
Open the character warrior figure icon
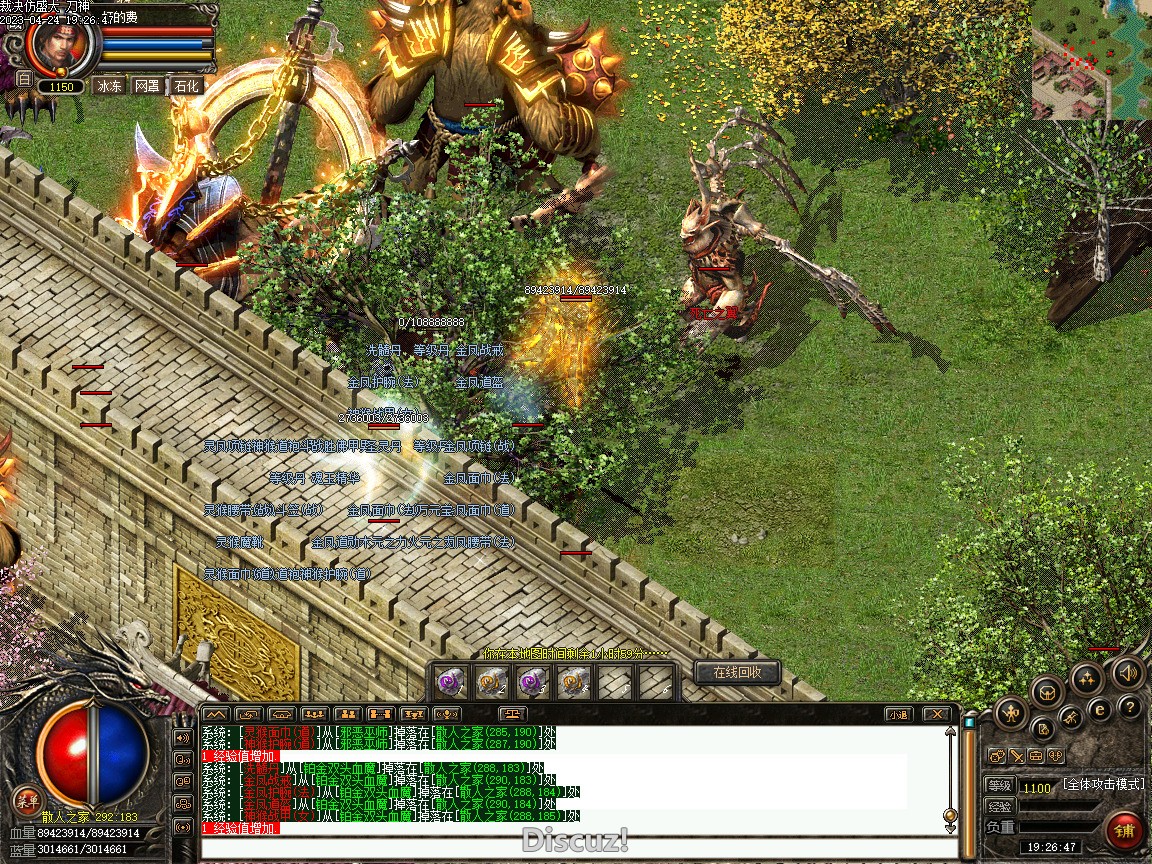[1011, 712]
